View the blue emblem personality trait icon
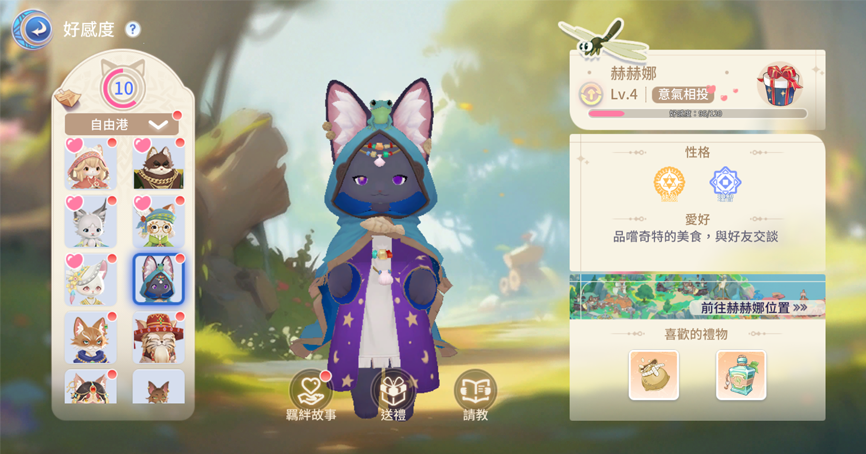Viewport: 866px width, 454px height. (x=725, y=184)
